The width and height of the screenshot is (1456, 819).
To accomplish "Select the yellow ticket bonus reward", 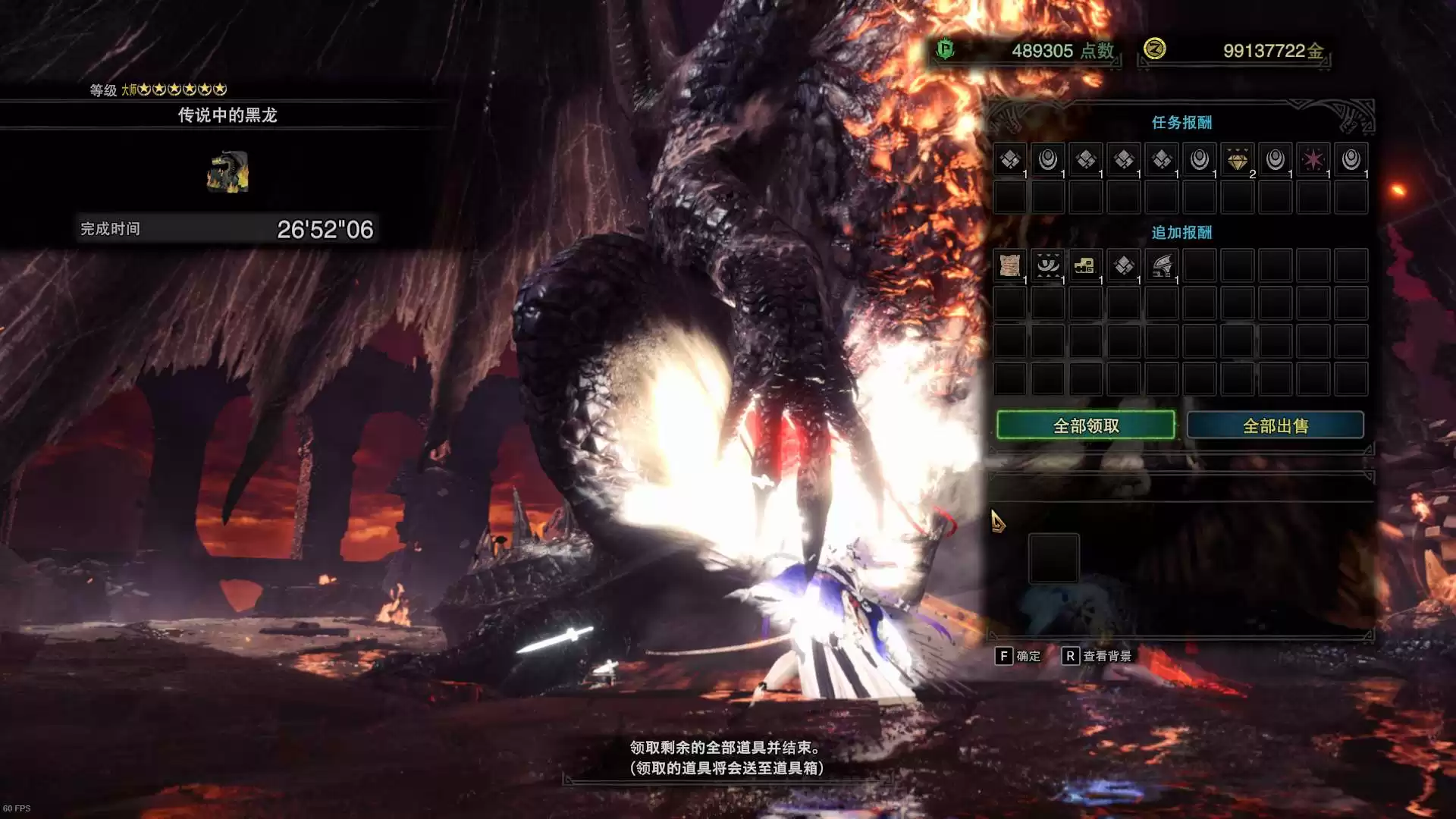I will point(1085,265).
